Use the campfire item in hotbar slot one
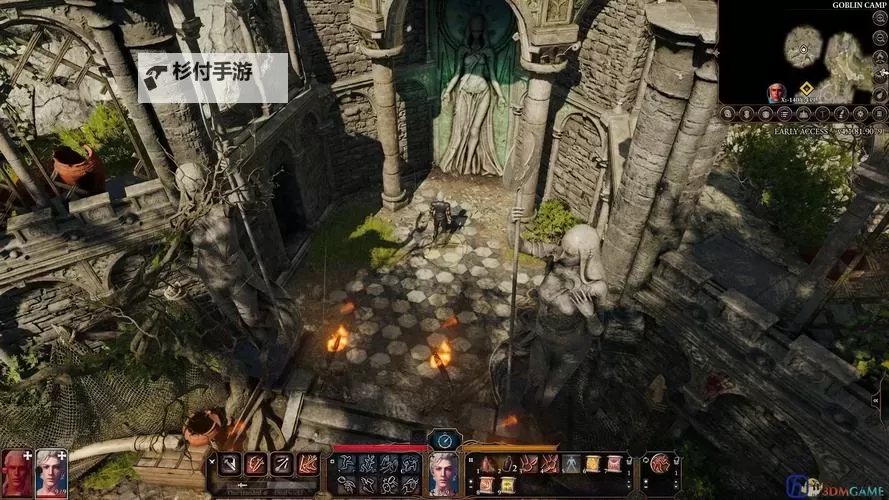Viewport: 889px width, 500px height. (487, 464)
